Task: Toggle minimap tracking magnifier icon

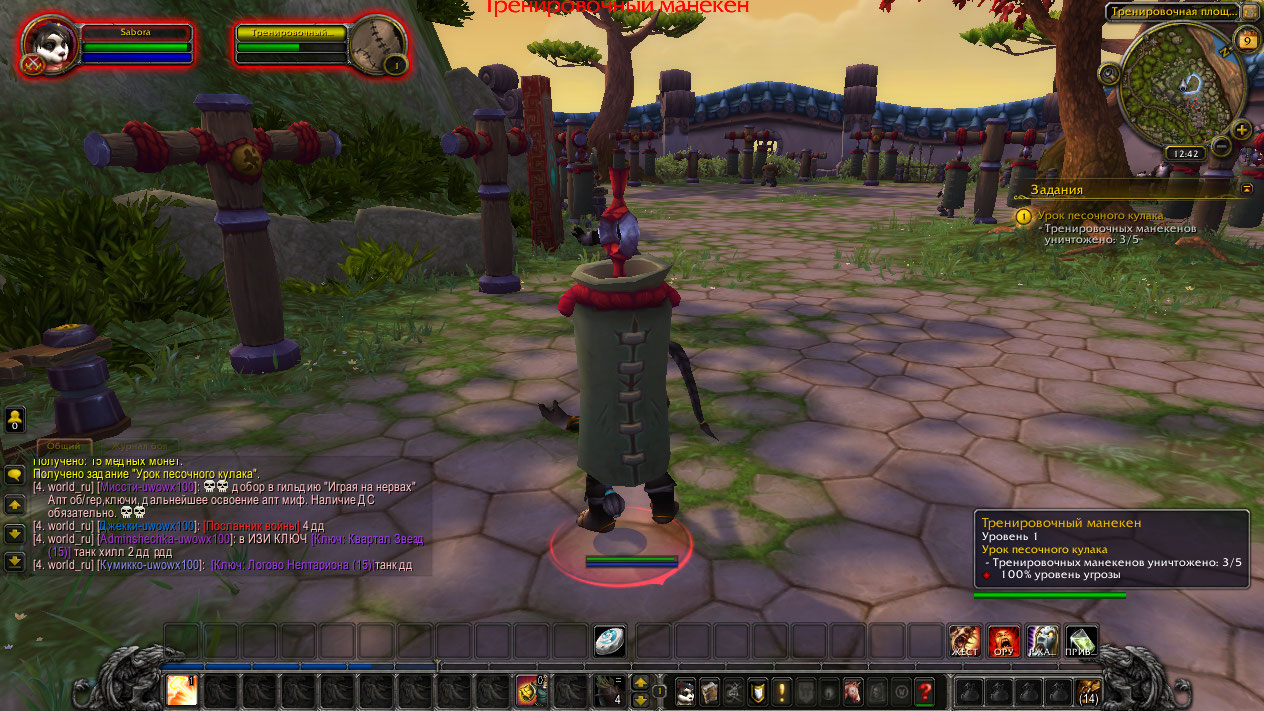Action: (1108, 74)
